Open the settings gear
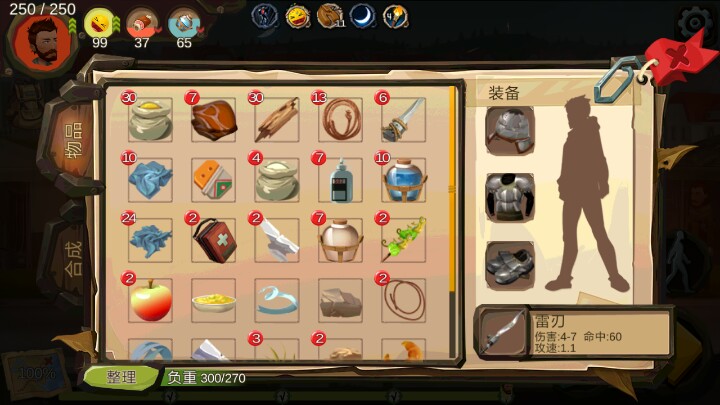 pos(696,22)
